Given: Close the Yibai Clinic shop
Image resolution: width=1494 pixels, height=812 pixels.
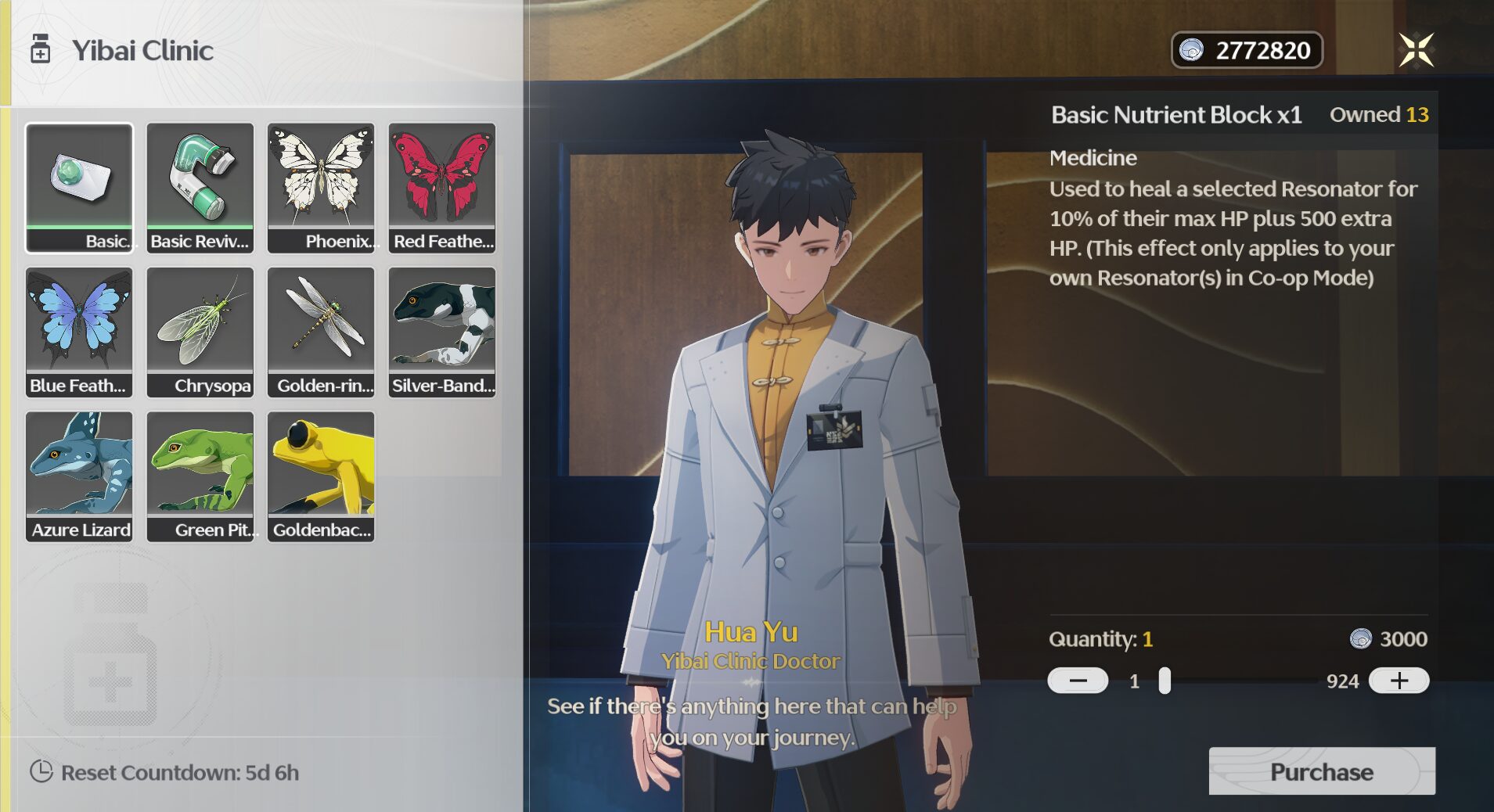Looking at the screenshot, I should pos(1416,50).
